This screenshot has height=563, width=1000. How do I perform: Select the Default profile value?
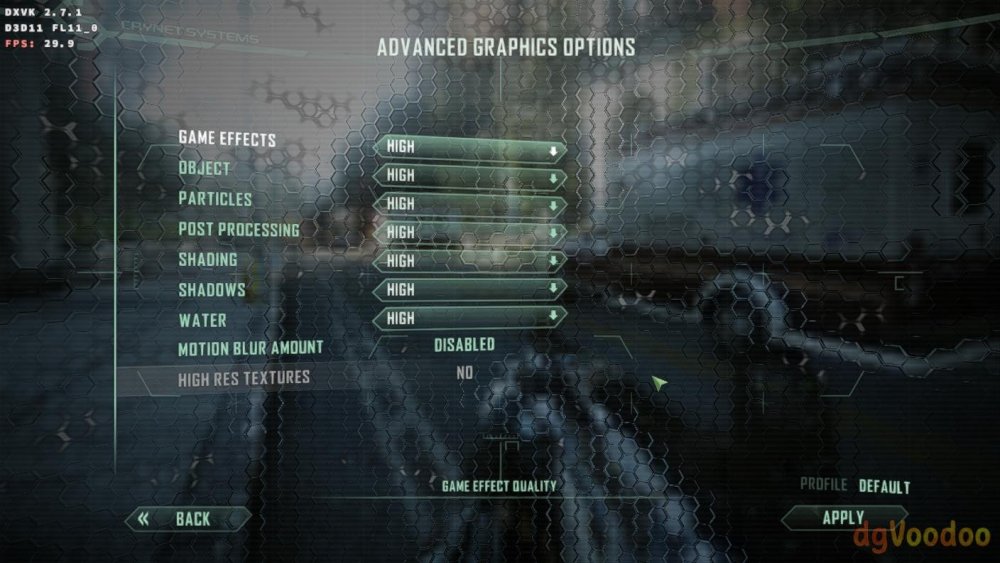(x=884, y=487)
